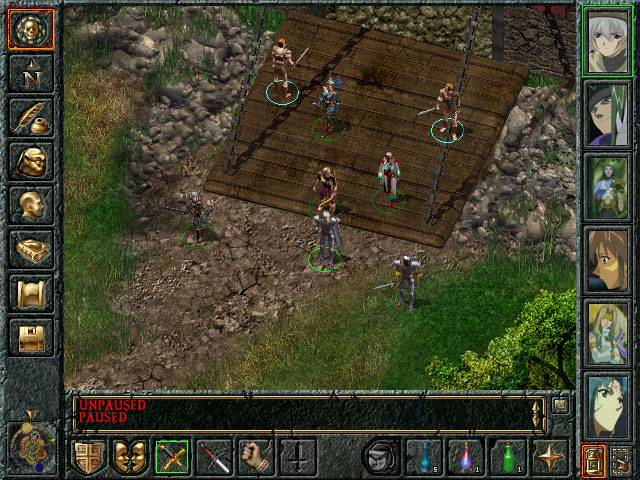Open inventory via the helmeted head button

30,160
